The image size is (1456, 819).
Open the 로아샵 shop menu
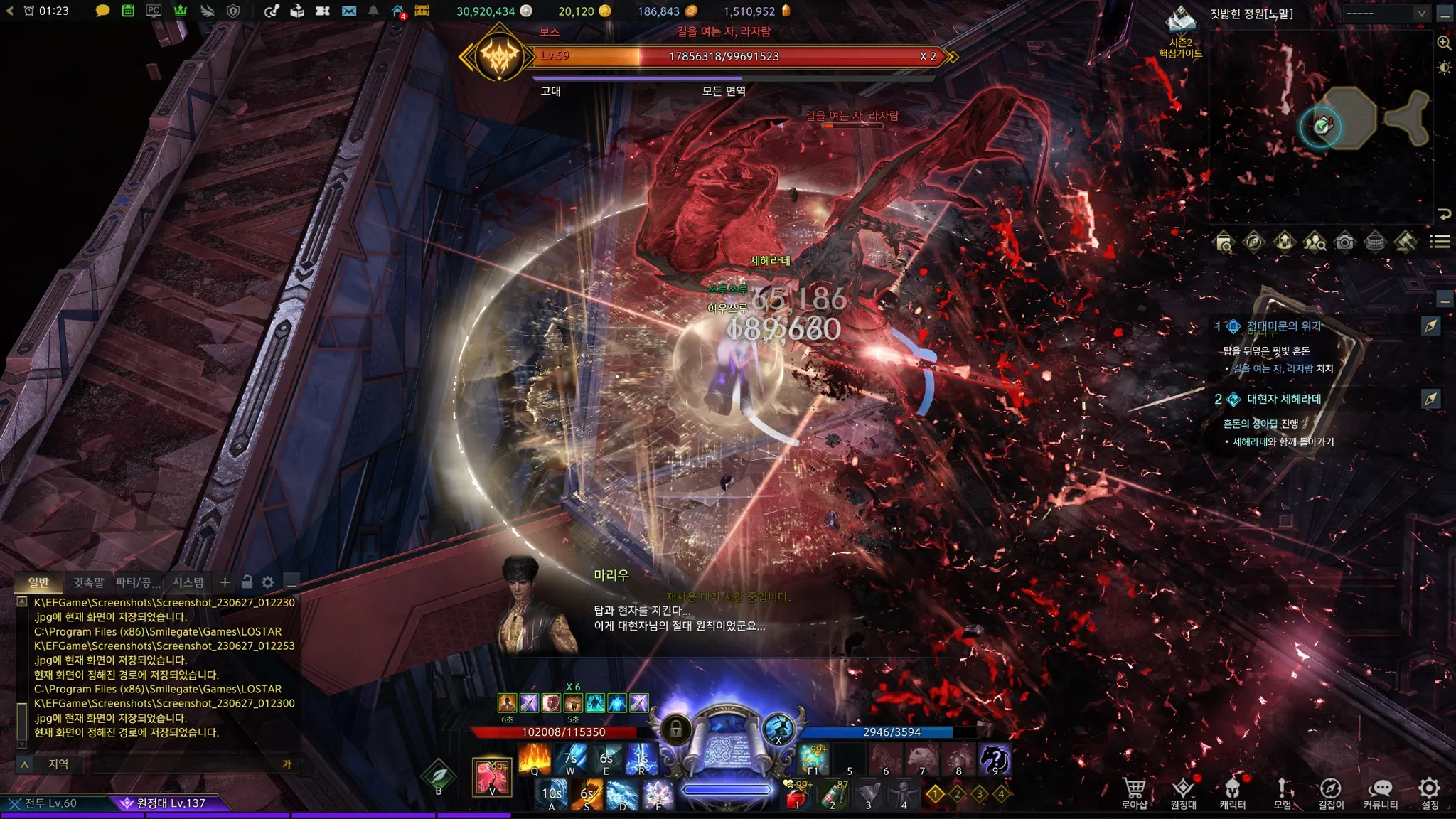tap(1134, 792)
